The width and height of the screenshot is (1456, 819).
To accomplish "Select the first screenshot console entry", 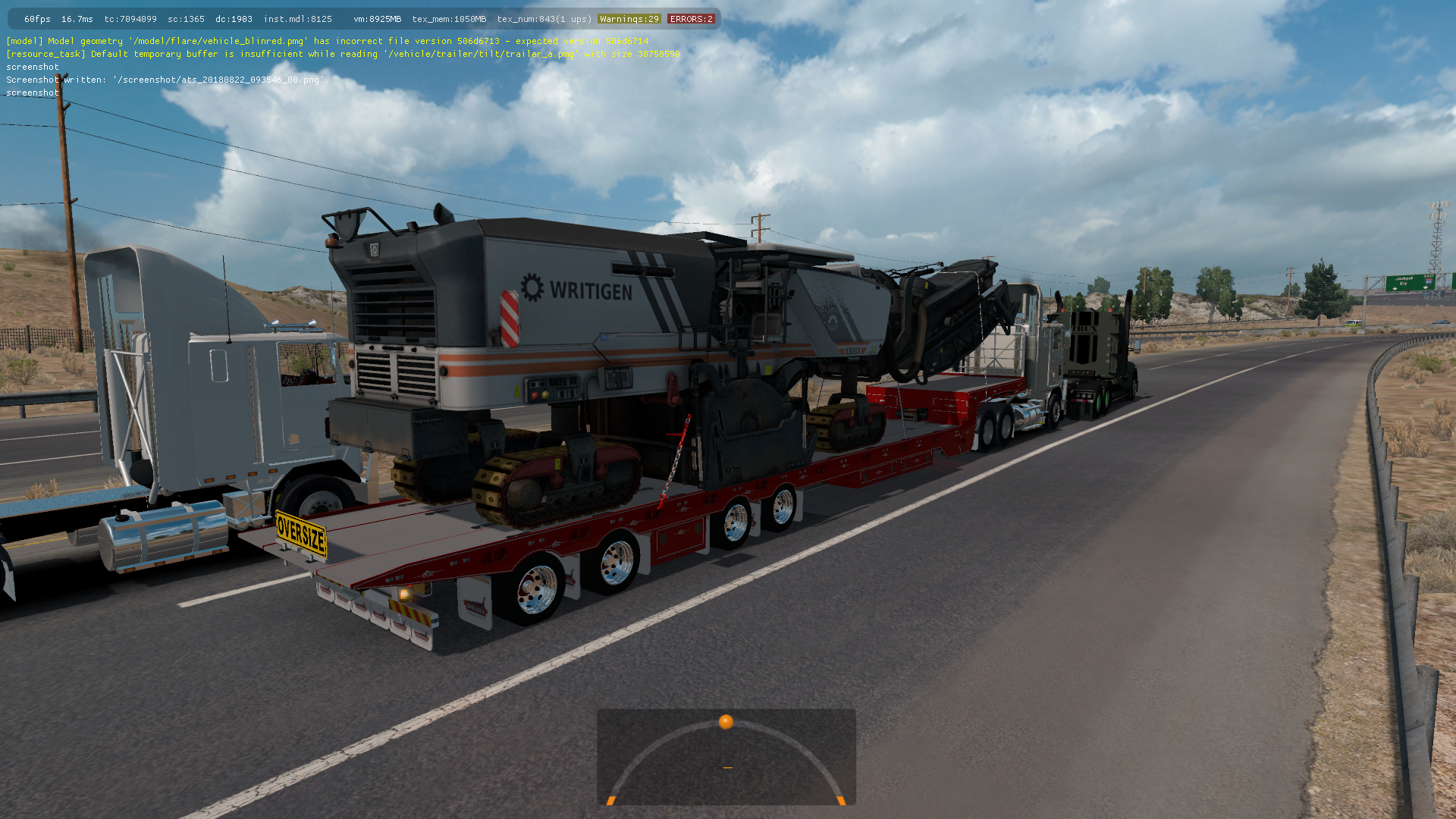I will pos(32,67).
